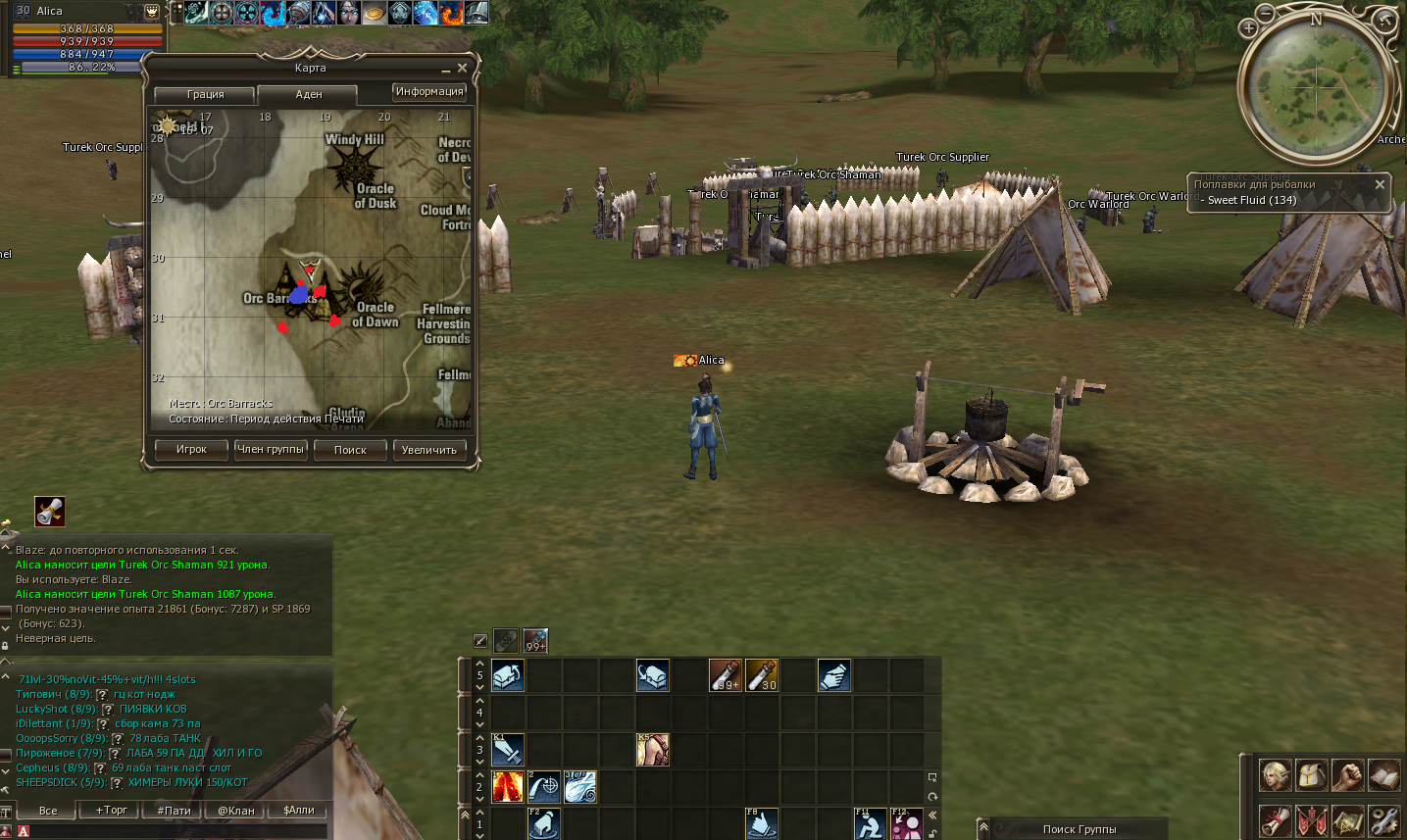Image resolution: width=1407 pixels, height=840 pixels.
Task: Use the K1 sword attack shortcut
Action: pos(507,750)
